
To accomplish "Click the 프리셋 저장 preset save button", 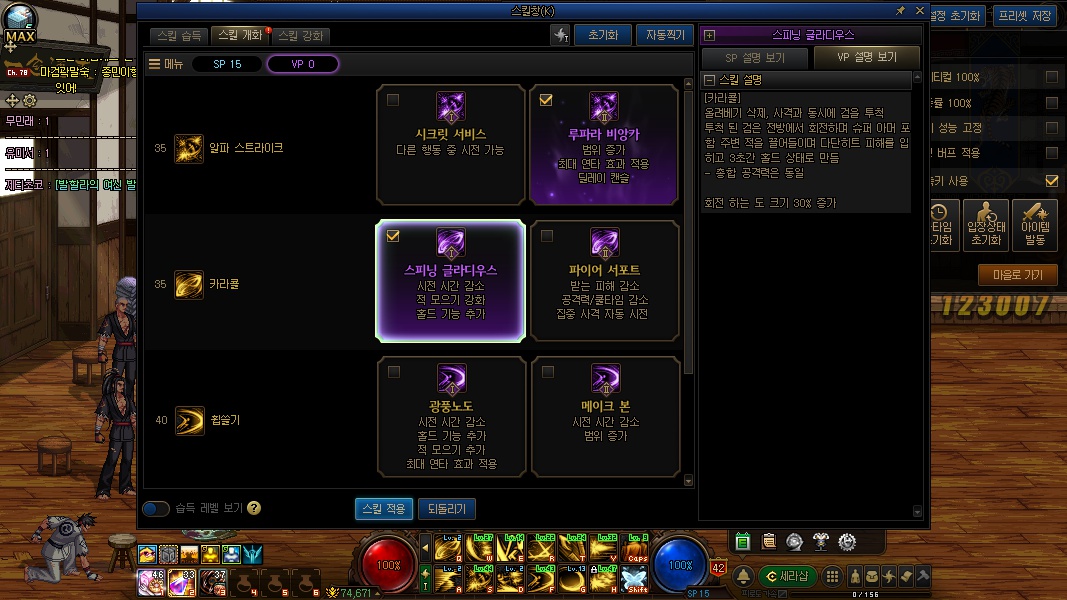I will coord(1026,16).
